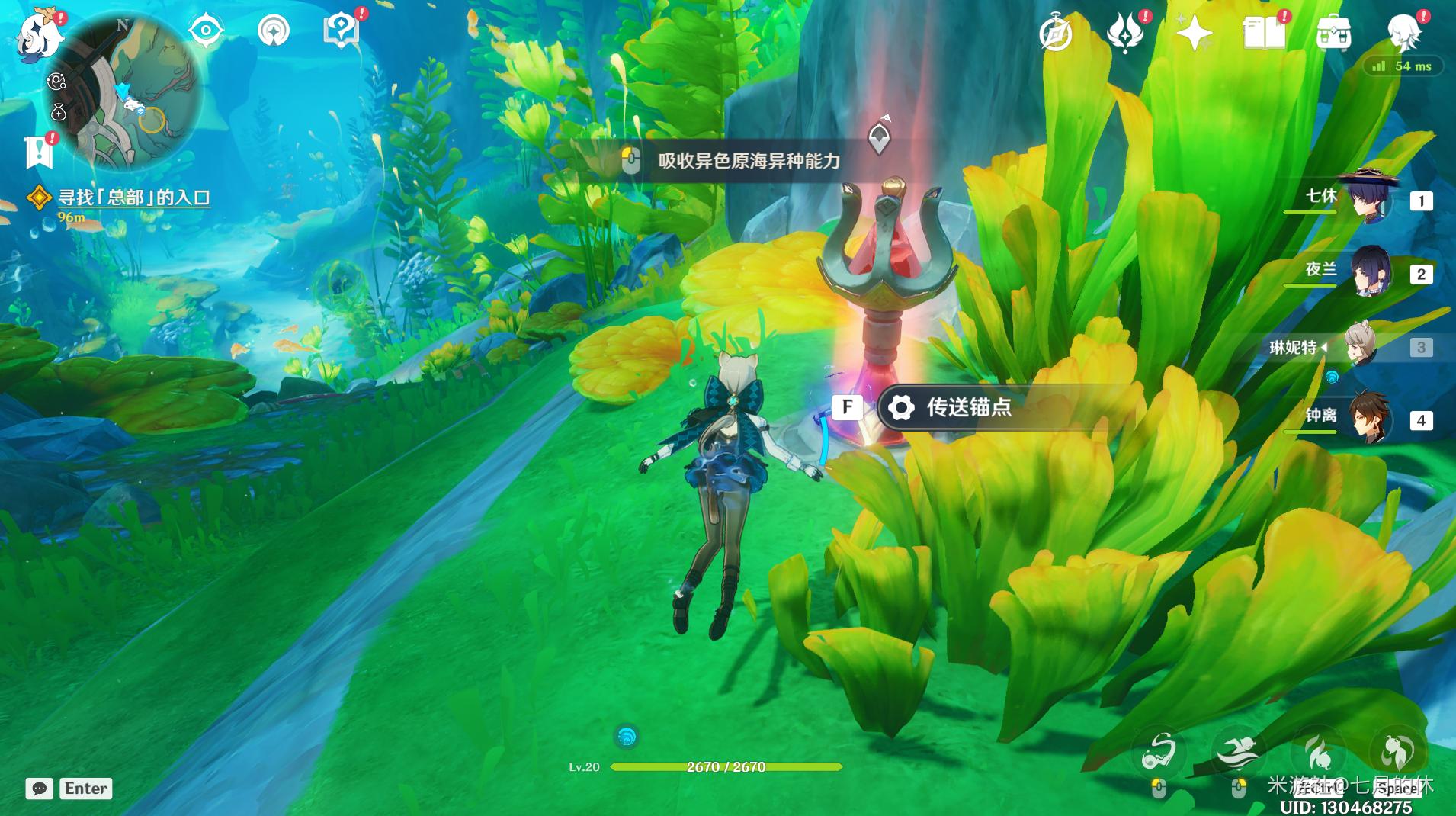Open the tutorial question-mark icon
The image size is (1456, 816).
coord(341,31)
